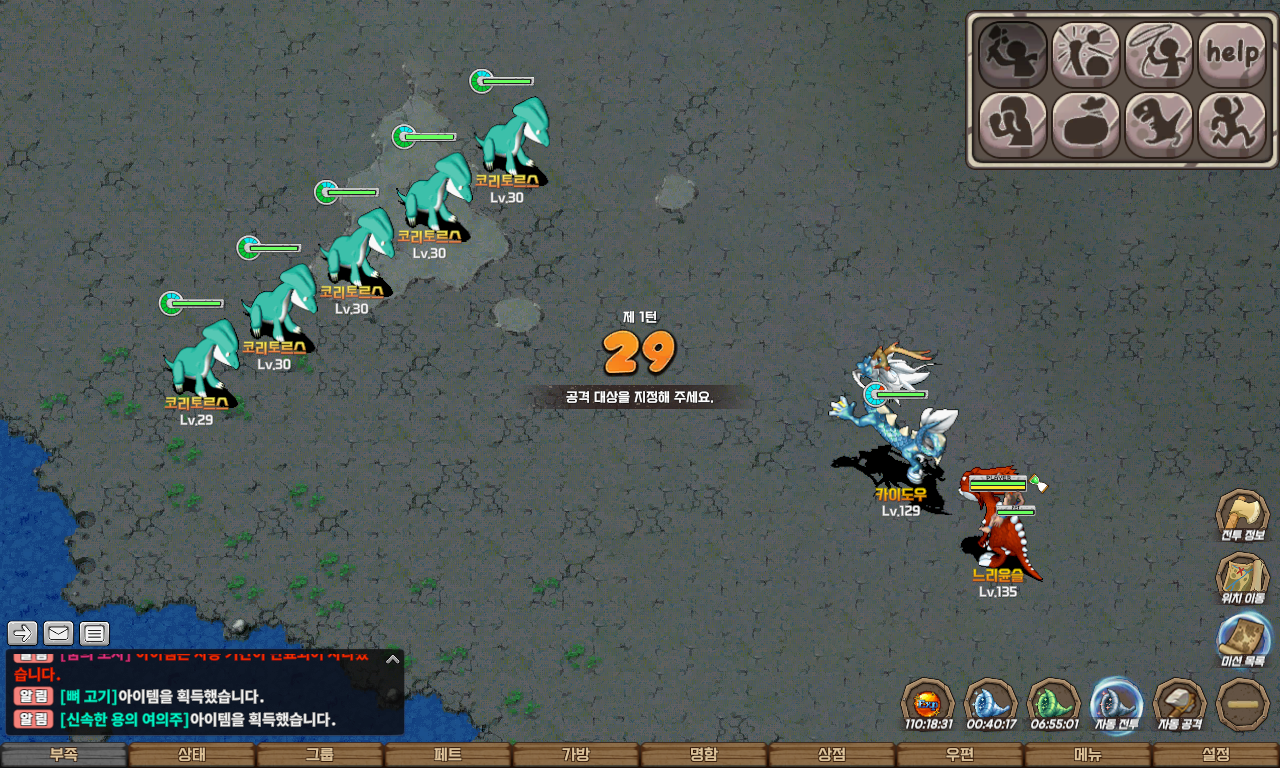Collapse the icon bar with minus button
Image resolution: width=1280 pixels, height=768 pixels.
1243,704
